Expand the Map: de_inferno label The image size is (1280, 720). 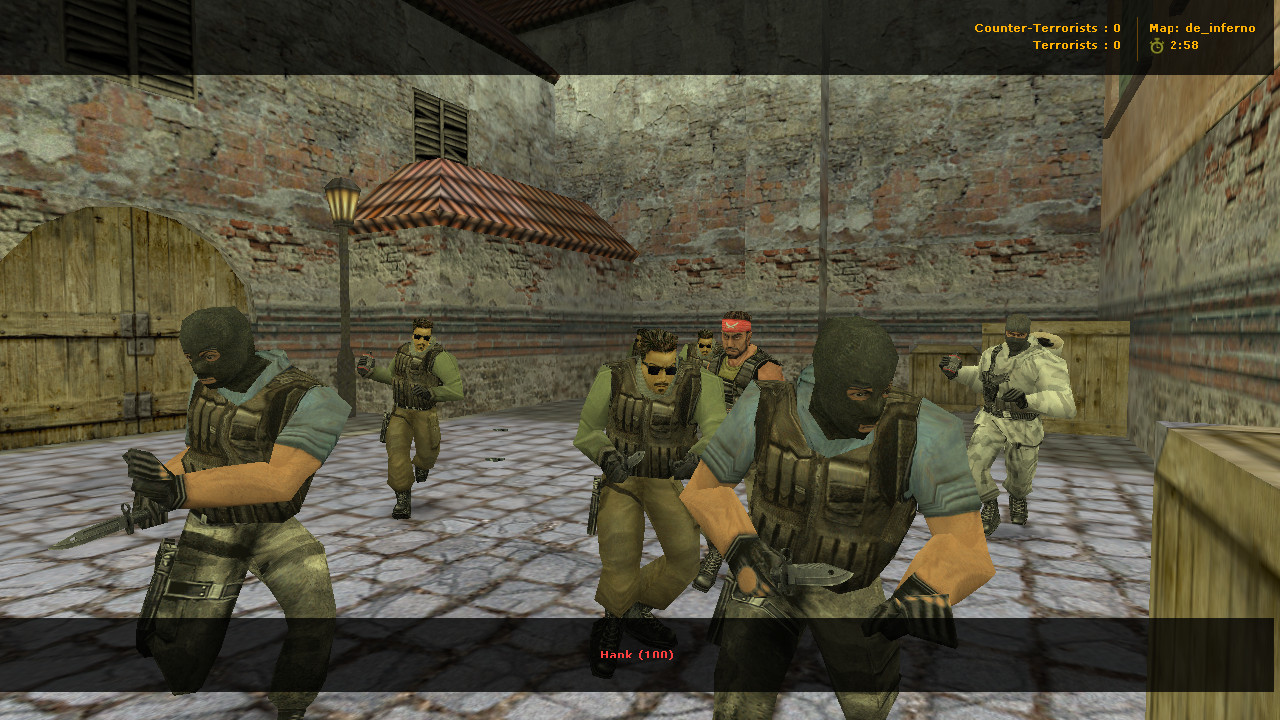point(1202,28)
